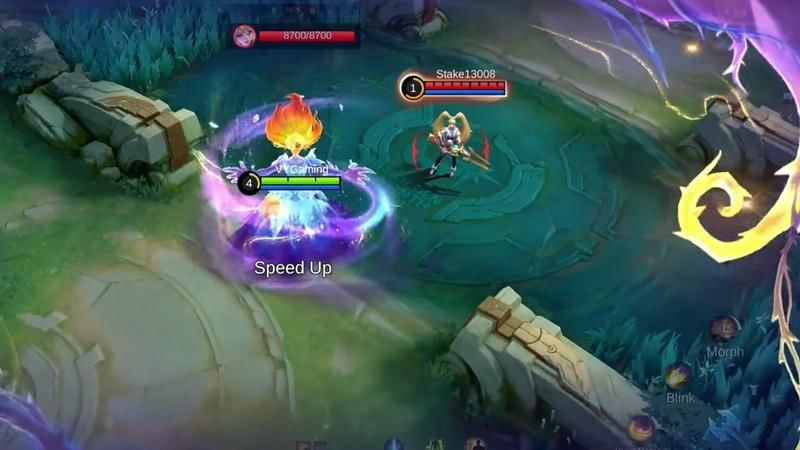Use the Blink skill icon
Image resolution: width=800 pixels, height=450 pixels.
pyautogui.click(x=679, y=376)
